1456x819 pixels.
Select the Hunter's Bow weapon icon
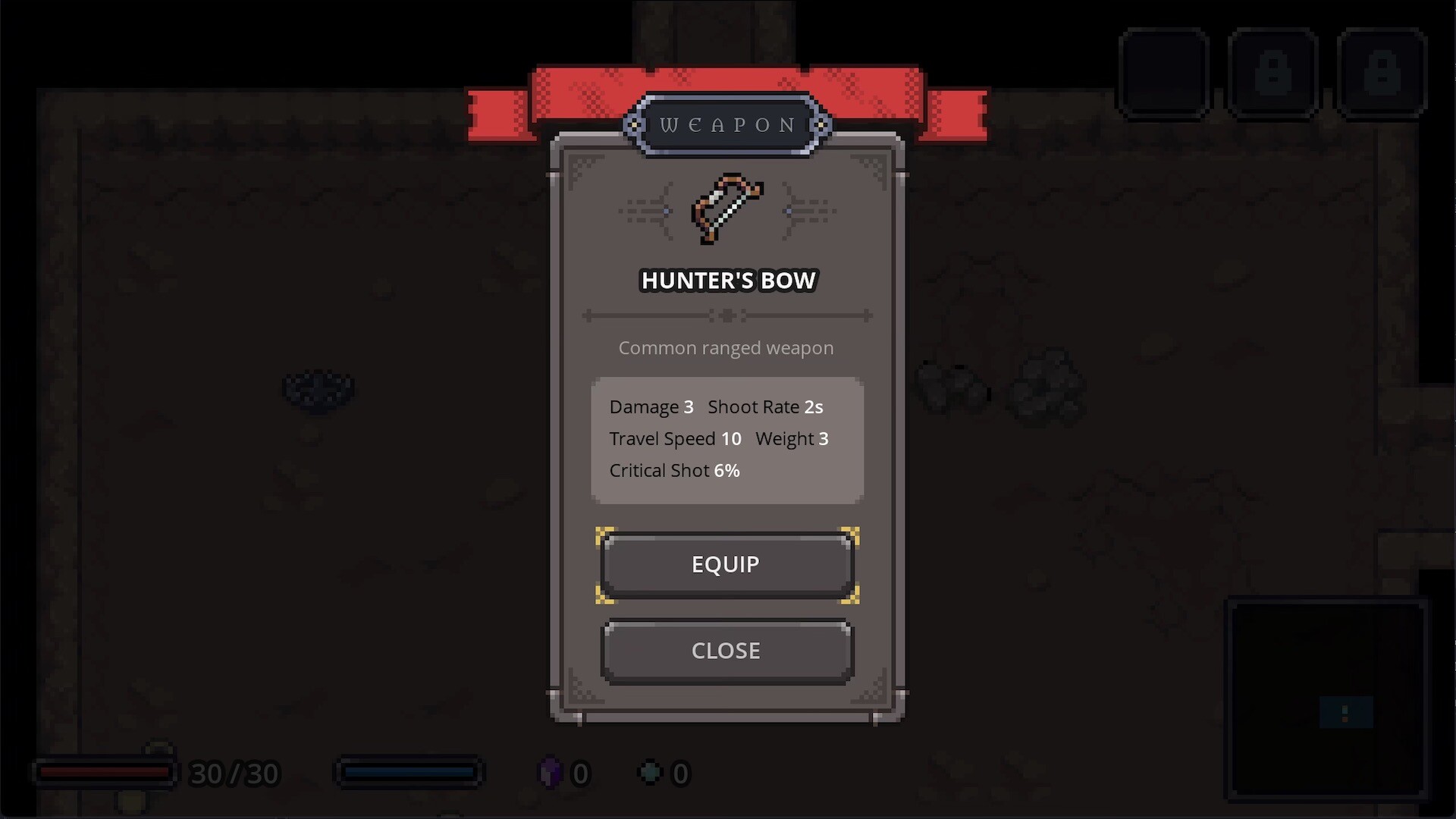click(x=726, y=210)
